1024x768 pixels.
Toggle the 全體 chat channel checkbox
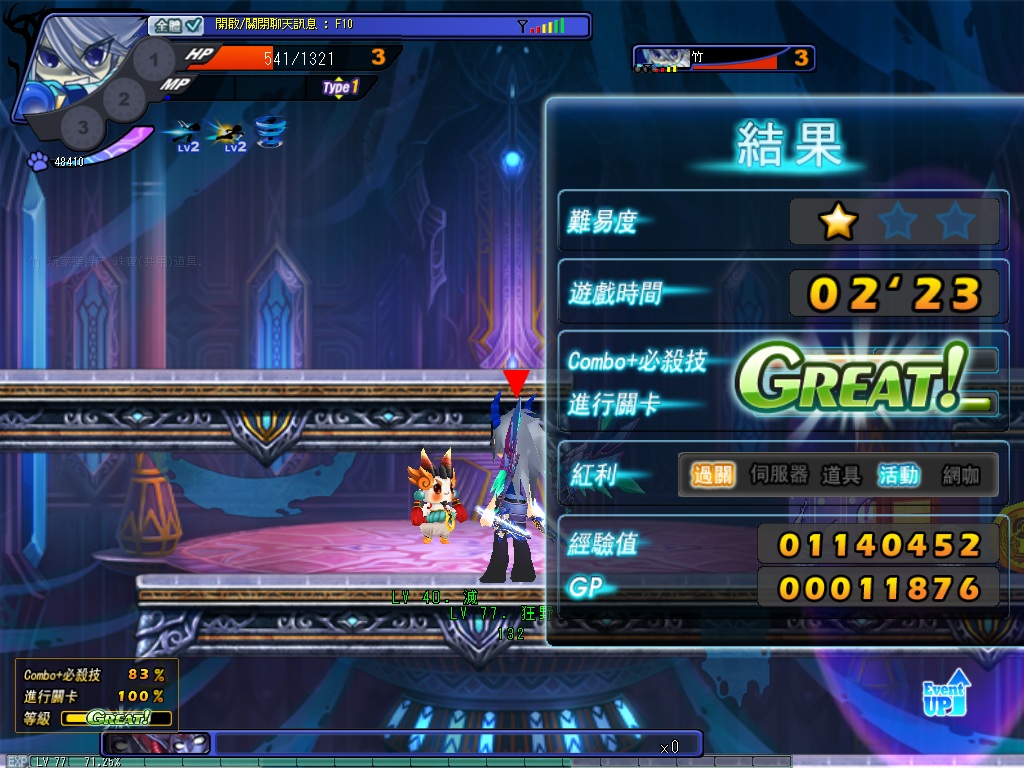tap(194, 26)
